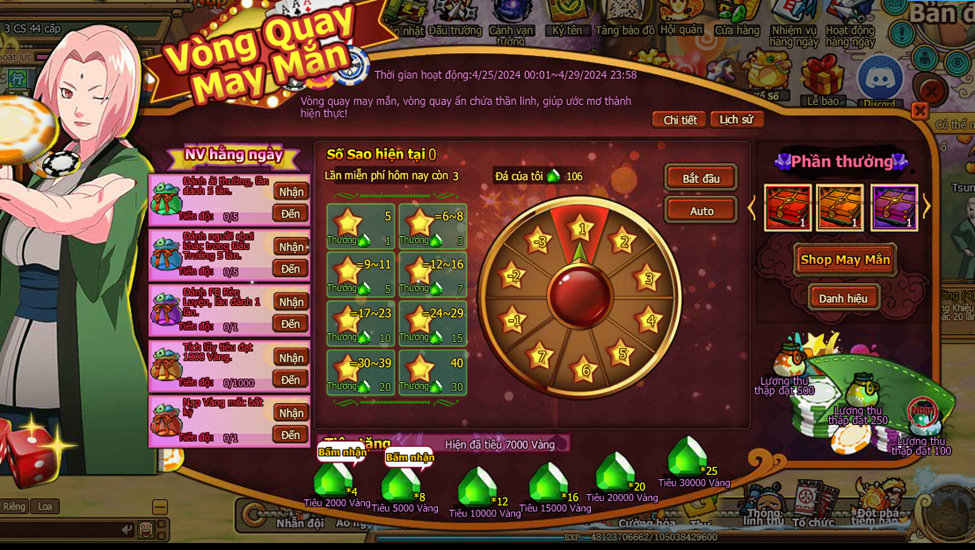Image resolution: width=975 pixels, height=550 pixels.
Task: Close the Vòng Quay May Mắn window
Action: [919, 110]
